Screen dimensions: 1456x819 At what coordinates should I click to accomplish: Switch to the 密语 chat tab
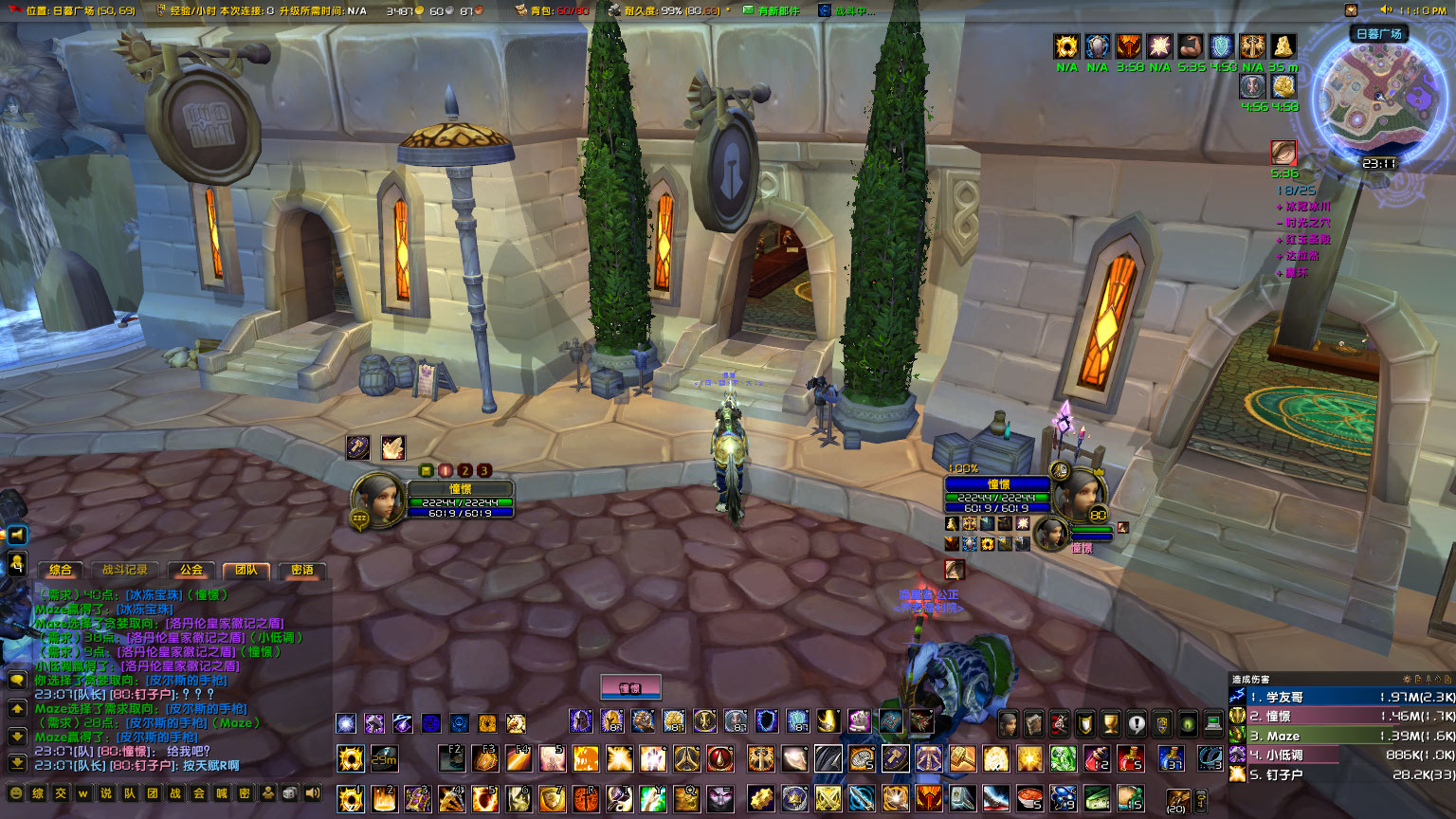click(305, 572)
